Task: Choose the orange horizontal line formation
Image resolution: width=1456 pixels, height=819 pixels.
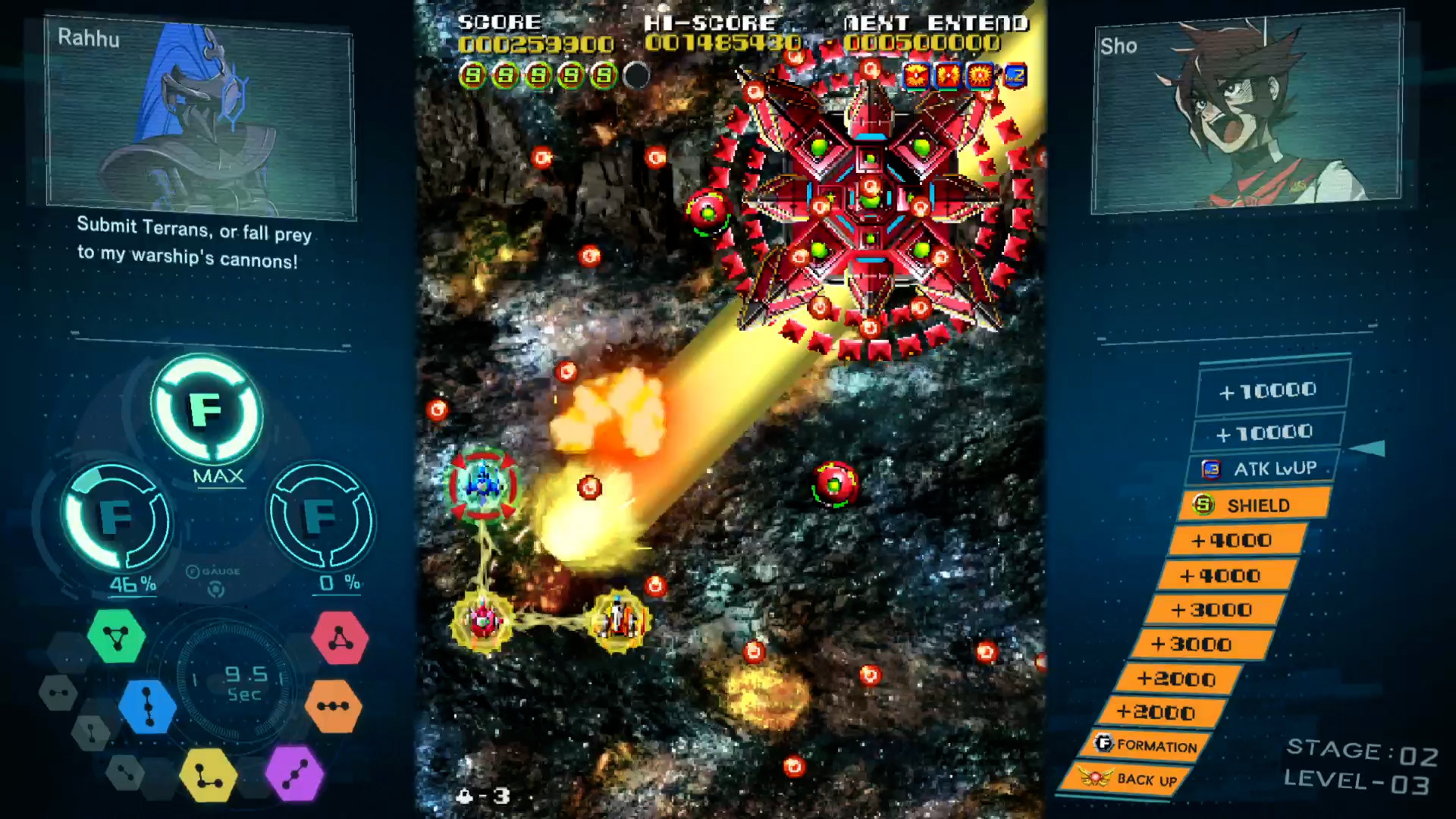Action: point(334,707)
